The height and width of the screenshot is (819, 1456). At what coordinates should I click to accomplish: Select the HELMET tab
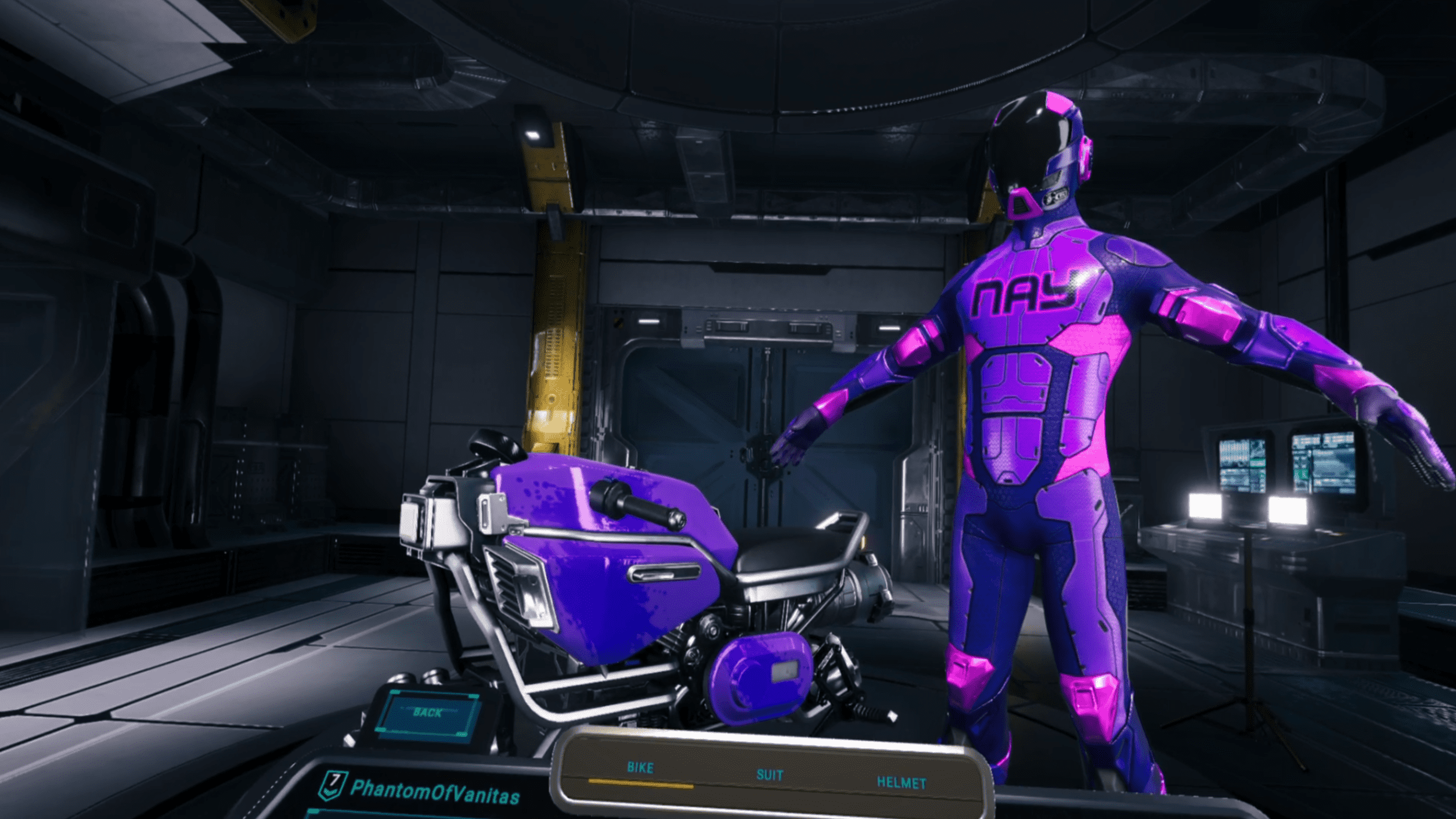coord(901,783)
